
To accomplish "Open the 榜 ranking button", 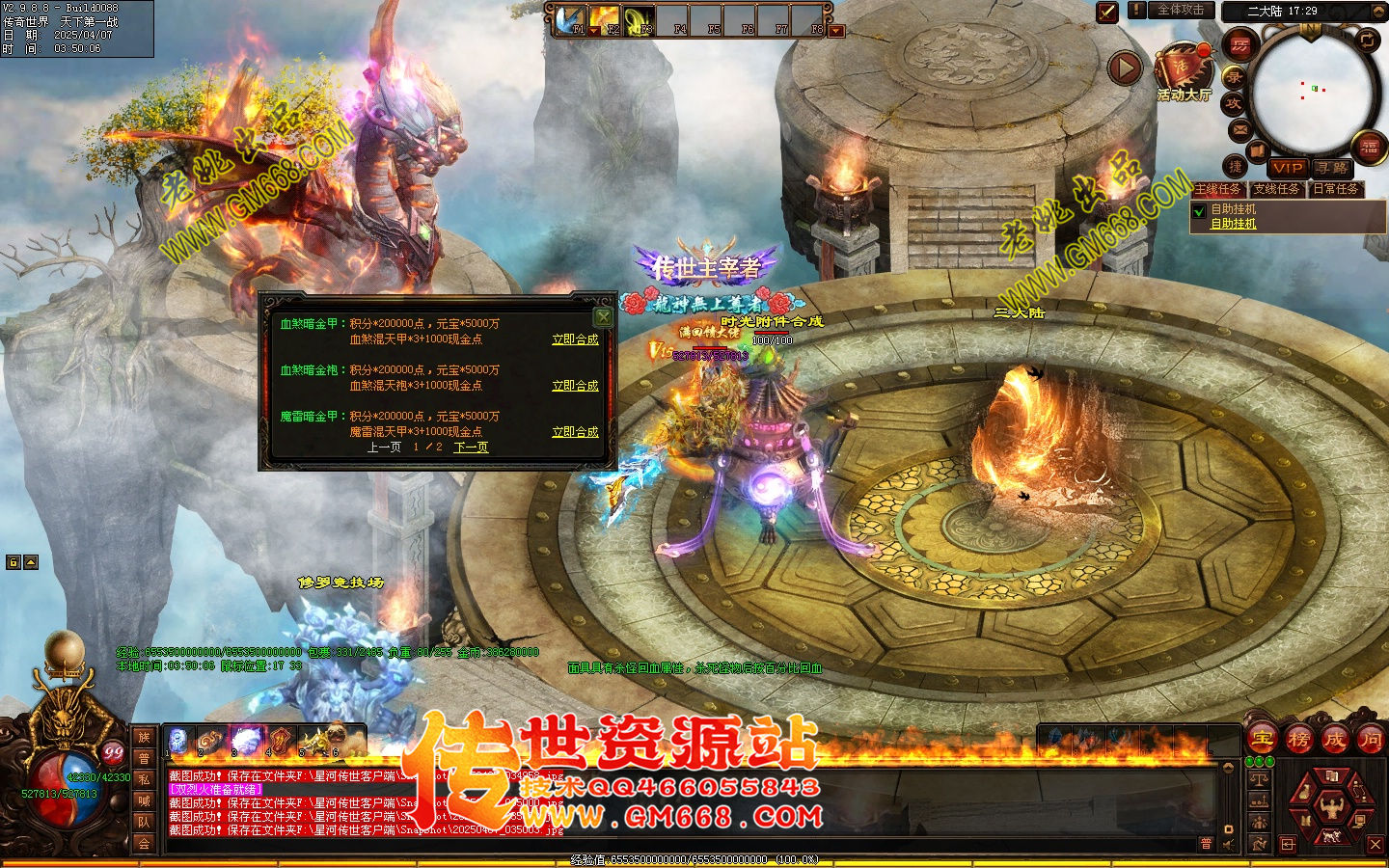I will pos(1298,740).
